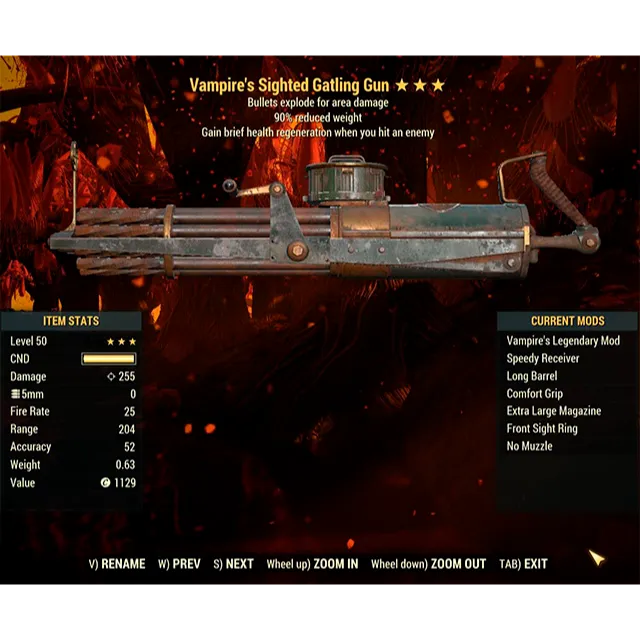640x640 pixels.
Task: Go to the previous item with PREV
Action: coord(180,564)
